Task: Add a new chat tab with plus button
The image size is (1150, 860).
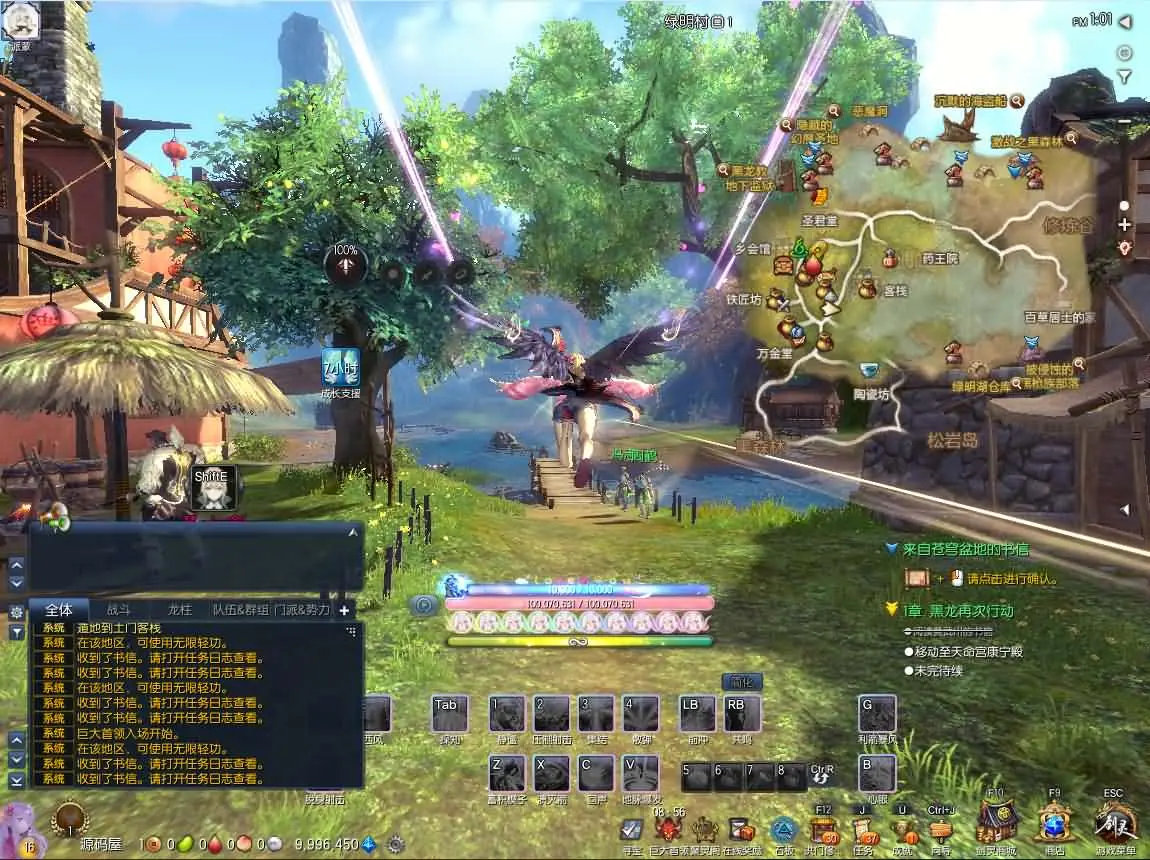Action: pos(344,609)
